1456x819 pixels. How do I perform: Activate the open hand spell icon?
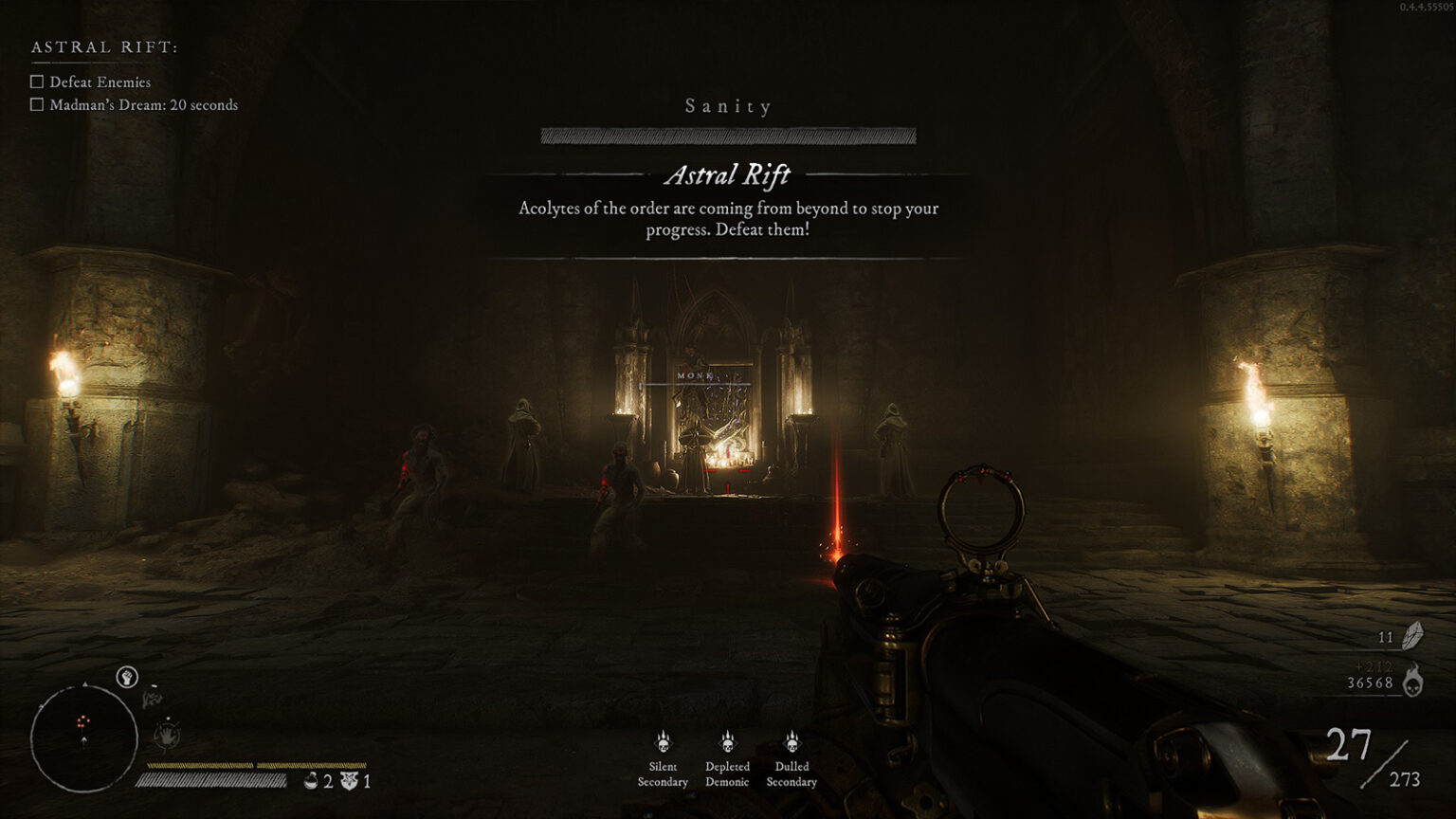click(168, 735)
